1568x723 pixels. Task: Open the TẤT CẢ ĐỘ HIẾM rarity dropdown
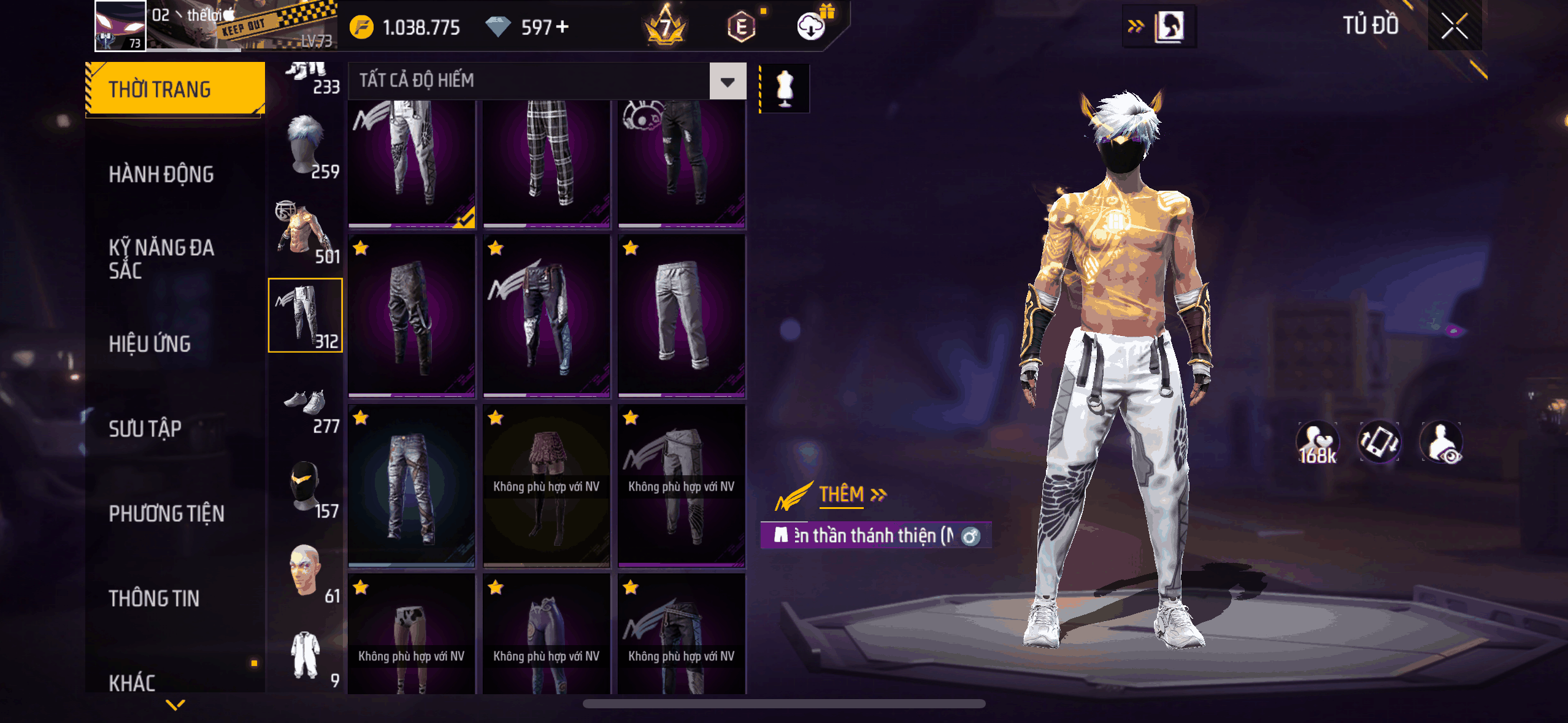728,81
